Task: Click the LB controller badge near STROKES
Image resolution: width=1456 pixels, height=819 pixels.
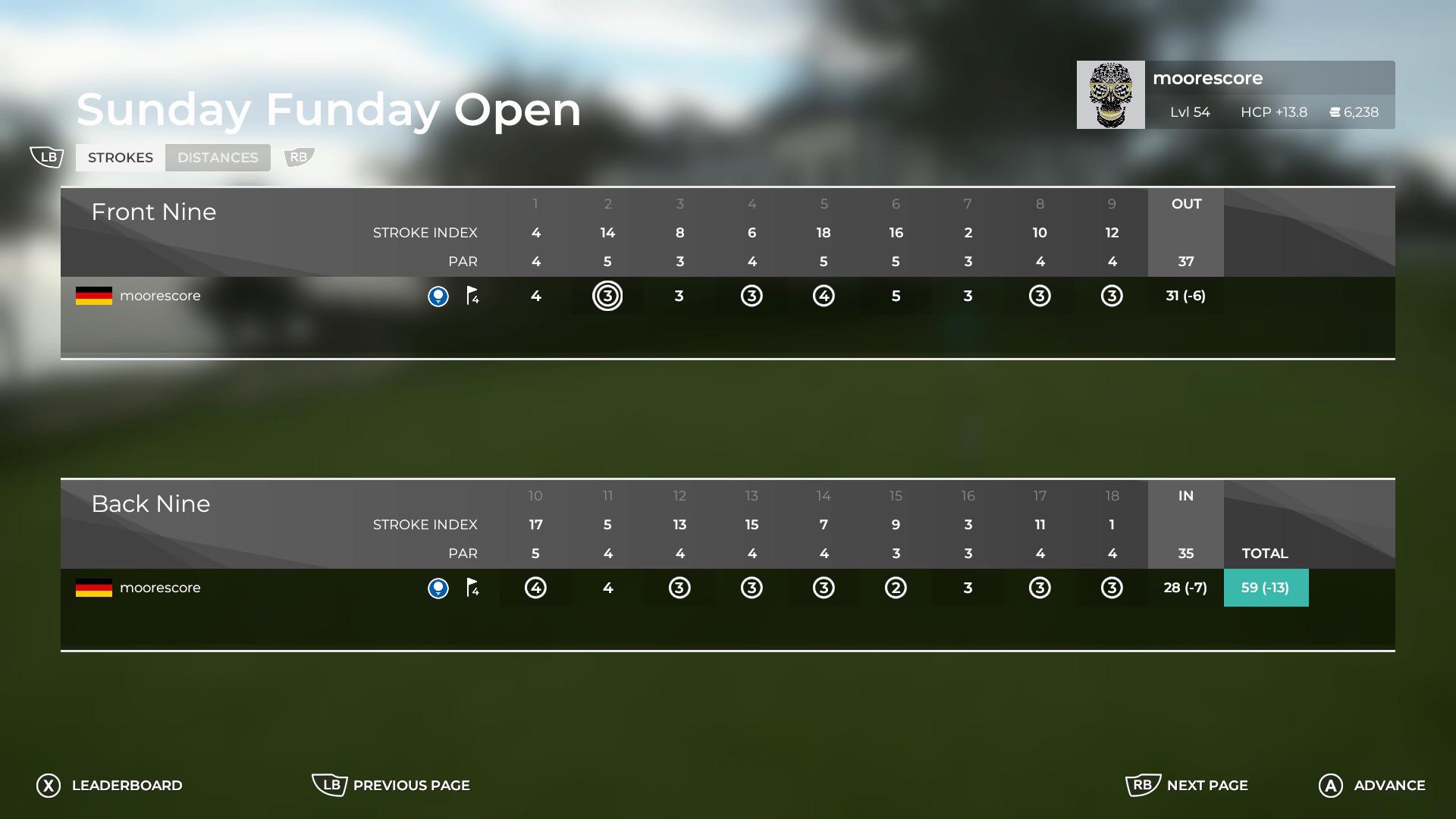Action: coord(47,157)
